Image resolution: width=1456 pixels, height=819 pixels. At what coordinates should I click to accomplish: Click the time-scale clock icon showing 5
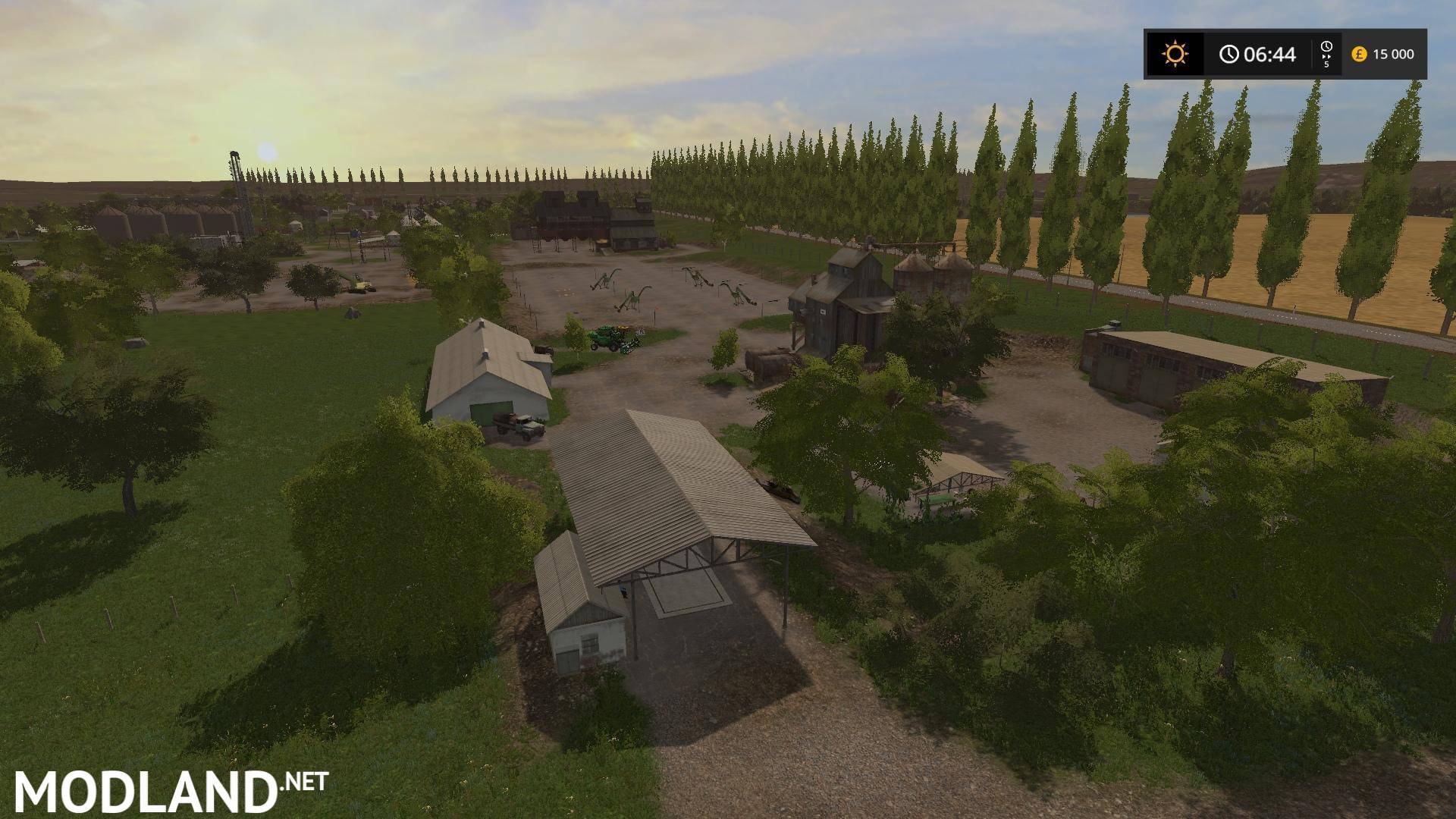[1326, 47]
